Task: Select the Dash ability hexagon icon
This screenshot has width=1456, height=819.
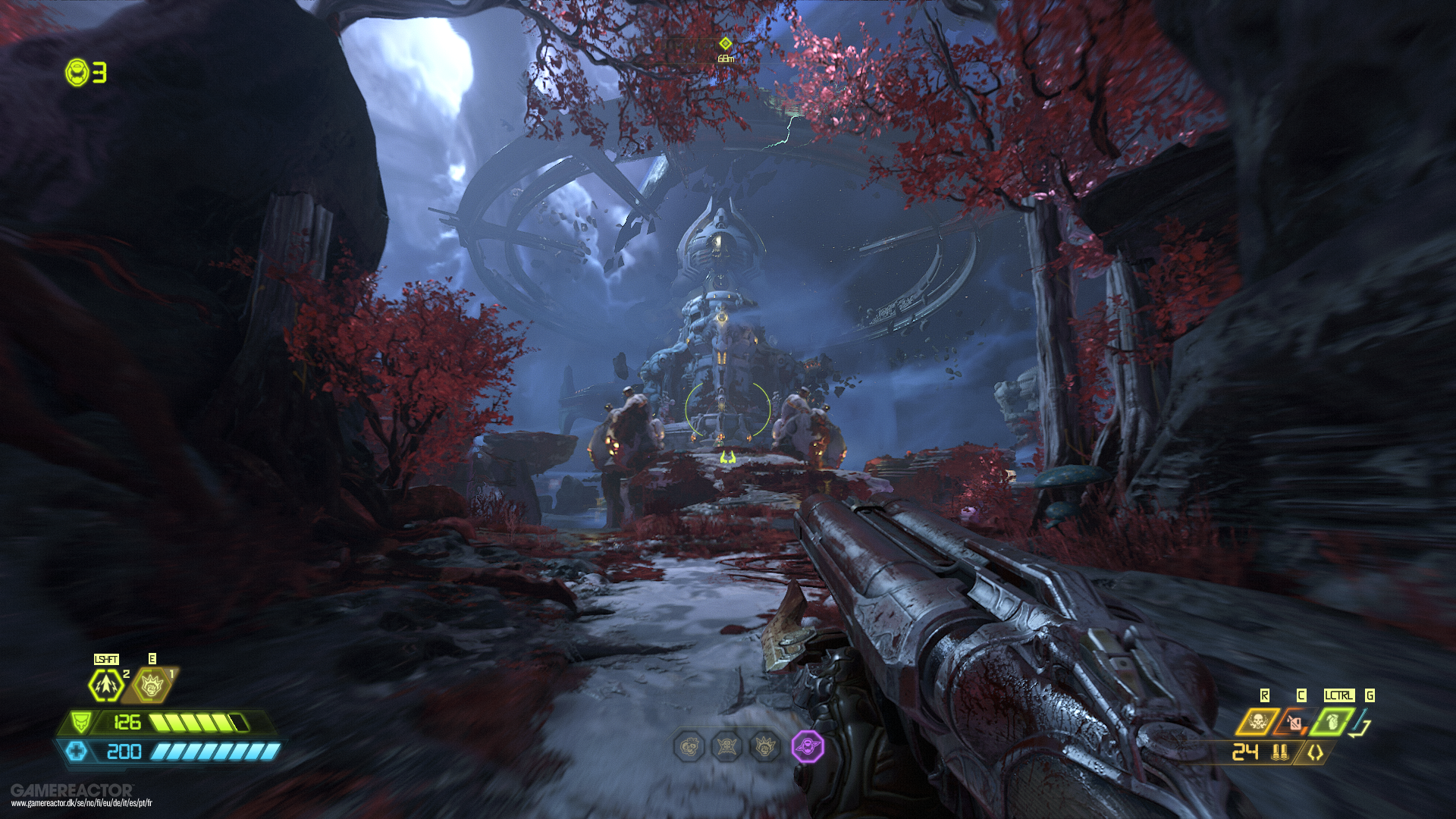Action: pyautogui.click(x=106, y=684)
